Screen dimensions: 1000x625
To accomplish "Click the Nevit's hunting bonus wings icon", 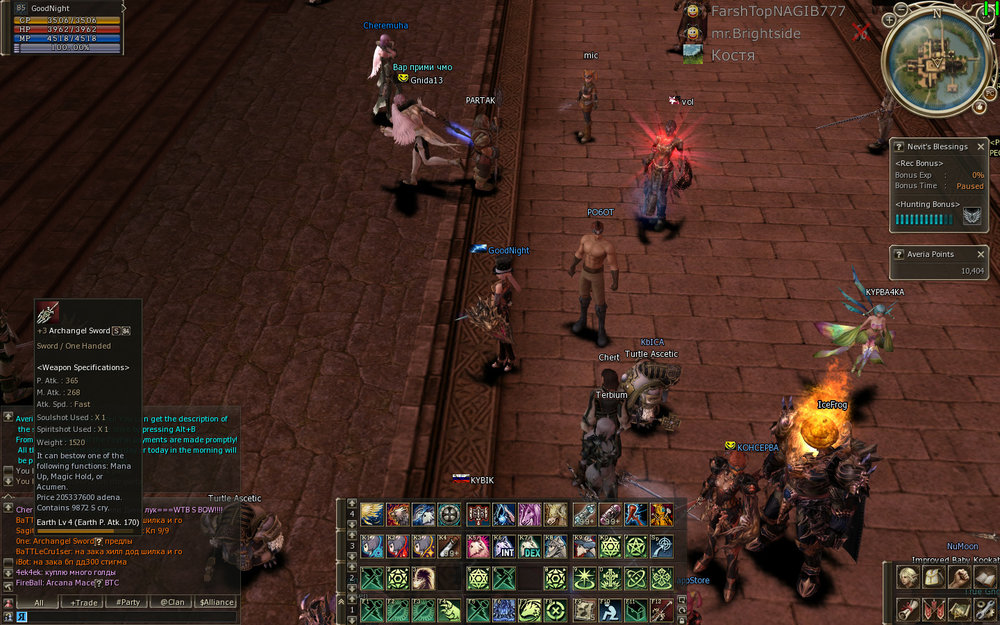I will [972, 217].
